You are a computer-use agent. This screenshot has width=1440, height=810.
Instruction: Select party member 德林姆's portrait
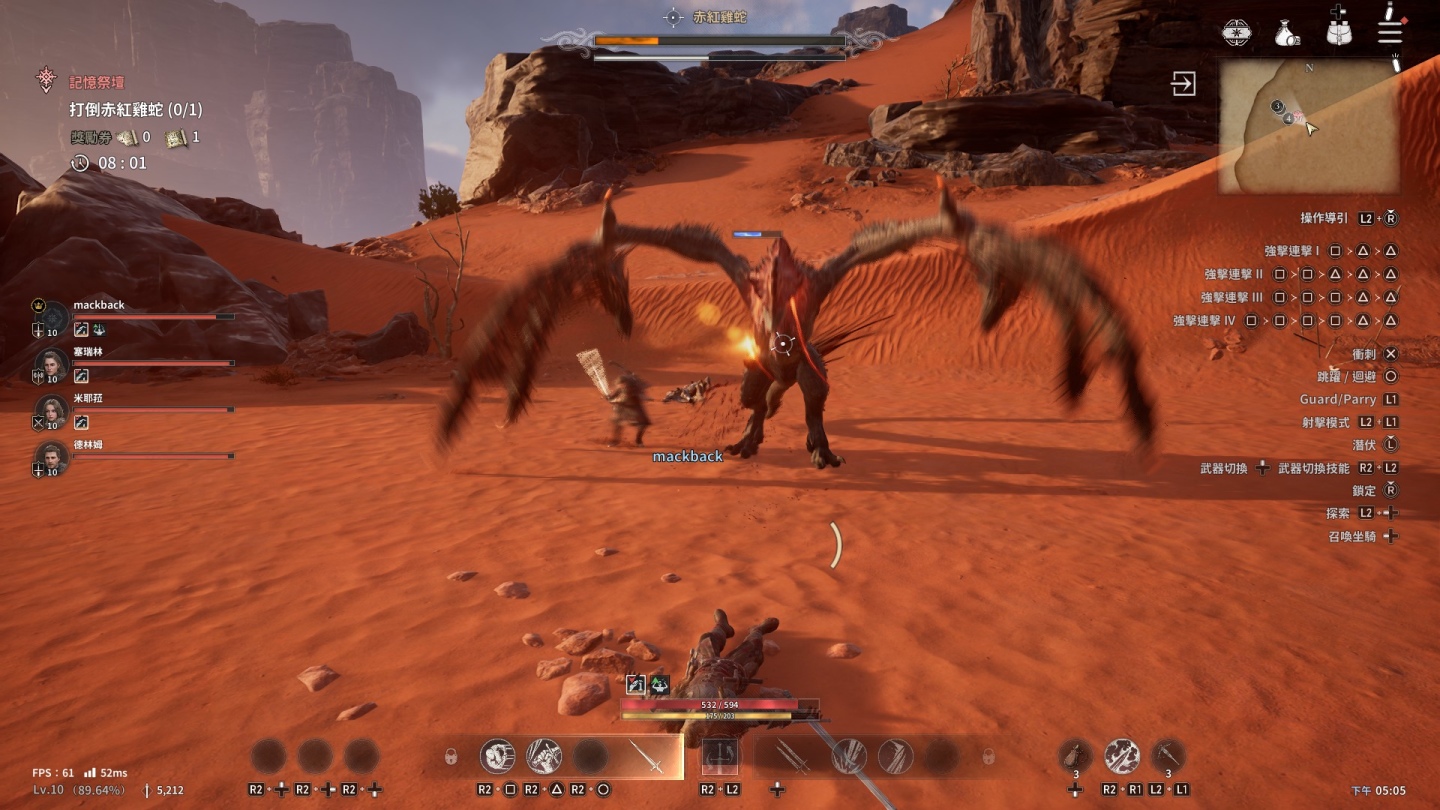(x=52, y=457)
